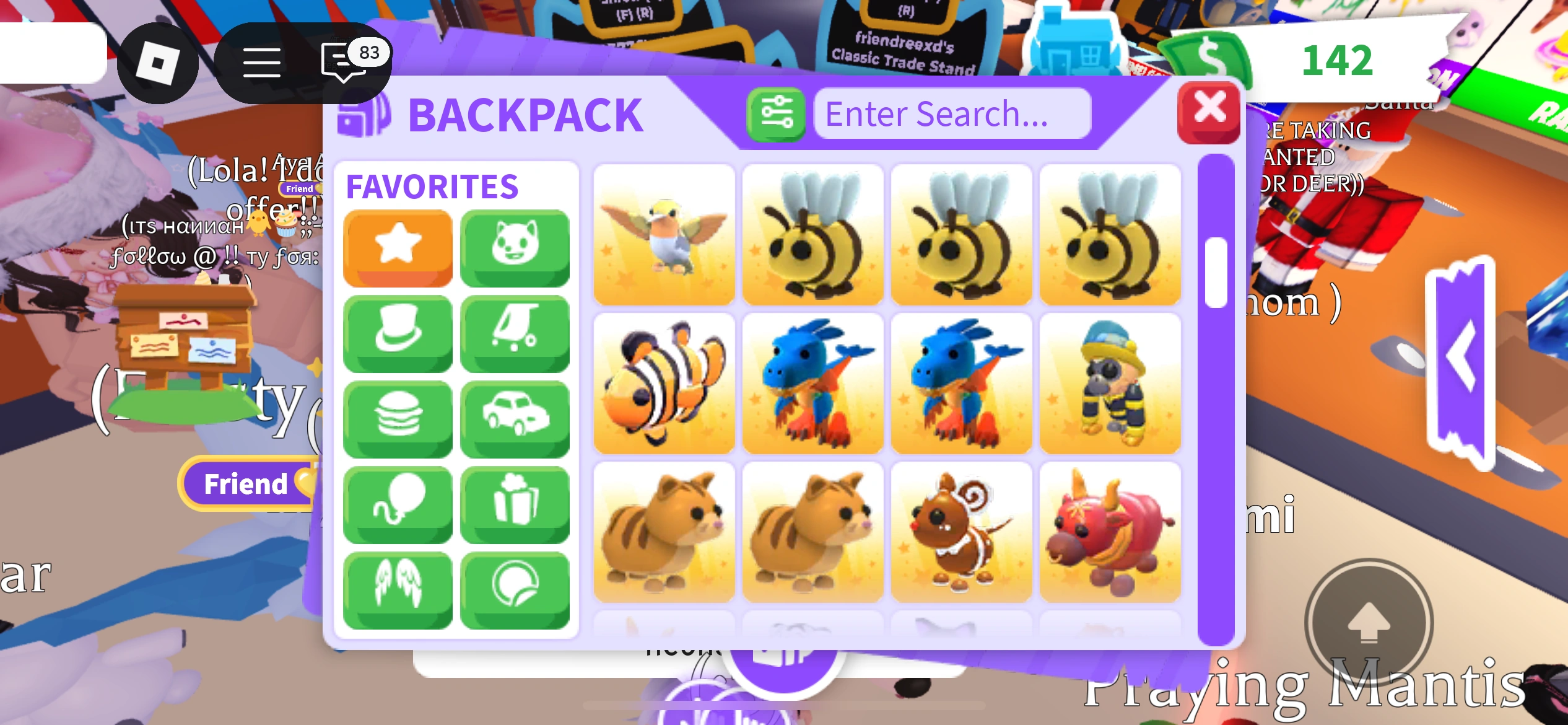This screenshot has width=1568, height=725.
Task: View your Robux balance of 142
Action: click(x=1338, y=59)
